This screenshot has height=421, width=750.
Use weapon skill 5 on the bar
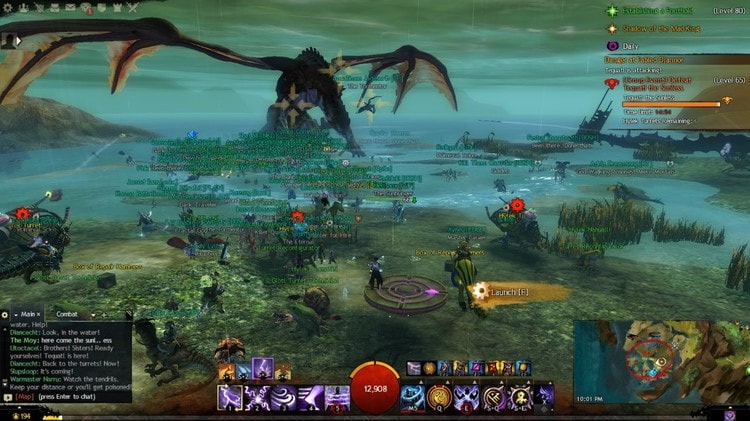(339, 397)
